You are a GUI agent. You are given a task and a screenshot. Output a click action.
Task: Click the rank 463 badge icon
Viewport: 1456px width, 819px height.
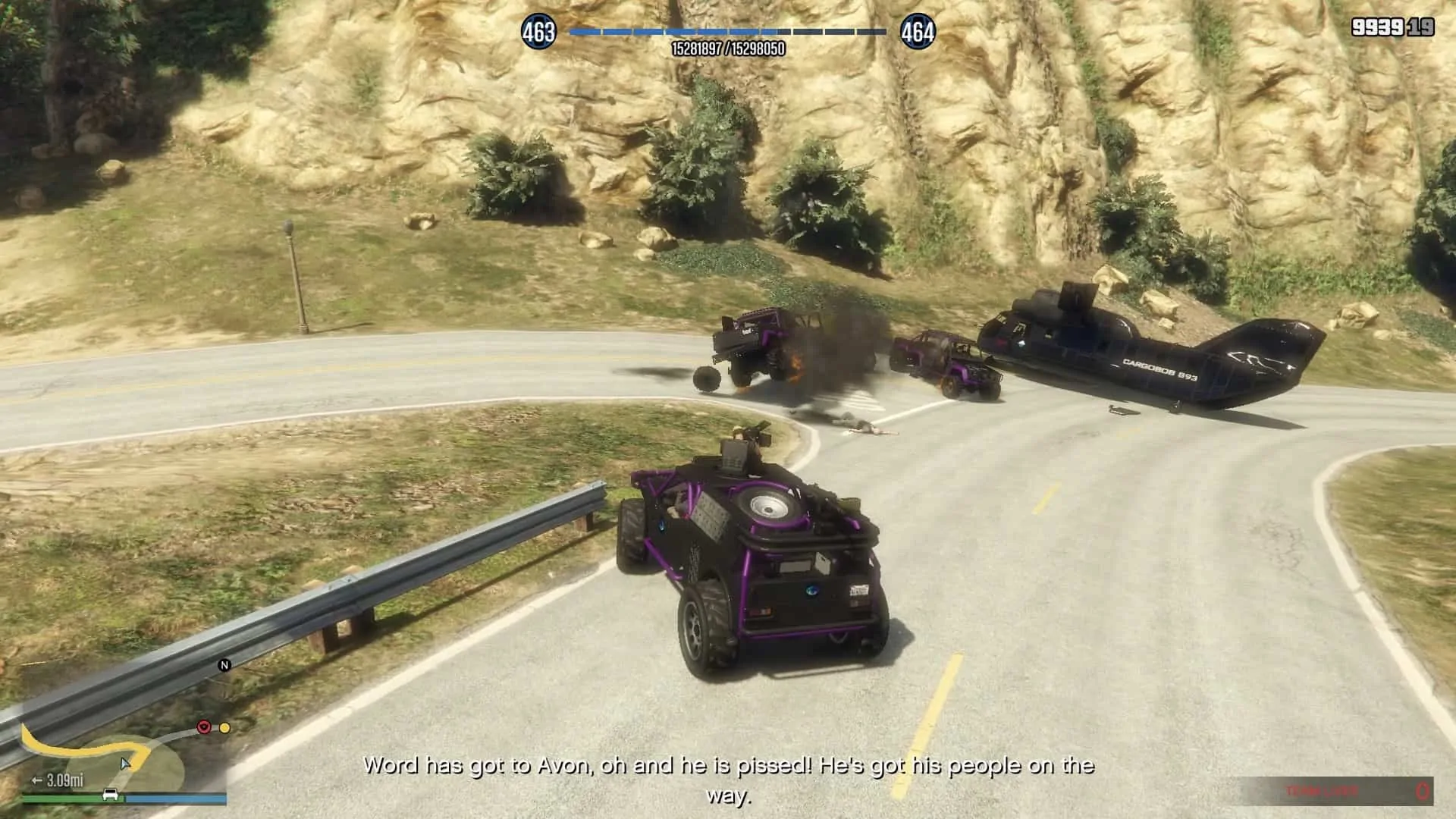coord(540,32)
